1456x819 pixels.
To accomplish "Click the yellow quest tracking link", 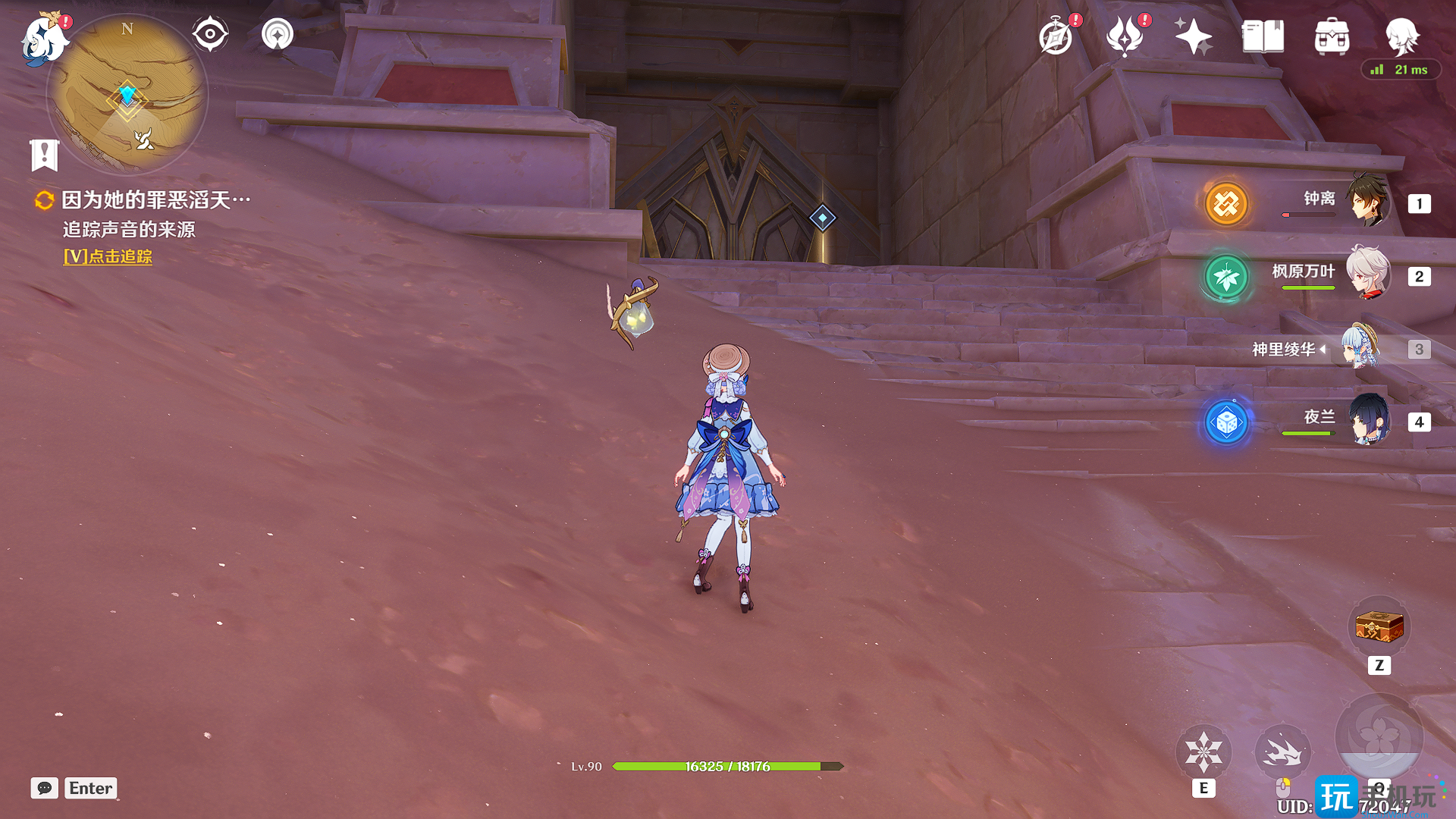I will click(108, 257).
